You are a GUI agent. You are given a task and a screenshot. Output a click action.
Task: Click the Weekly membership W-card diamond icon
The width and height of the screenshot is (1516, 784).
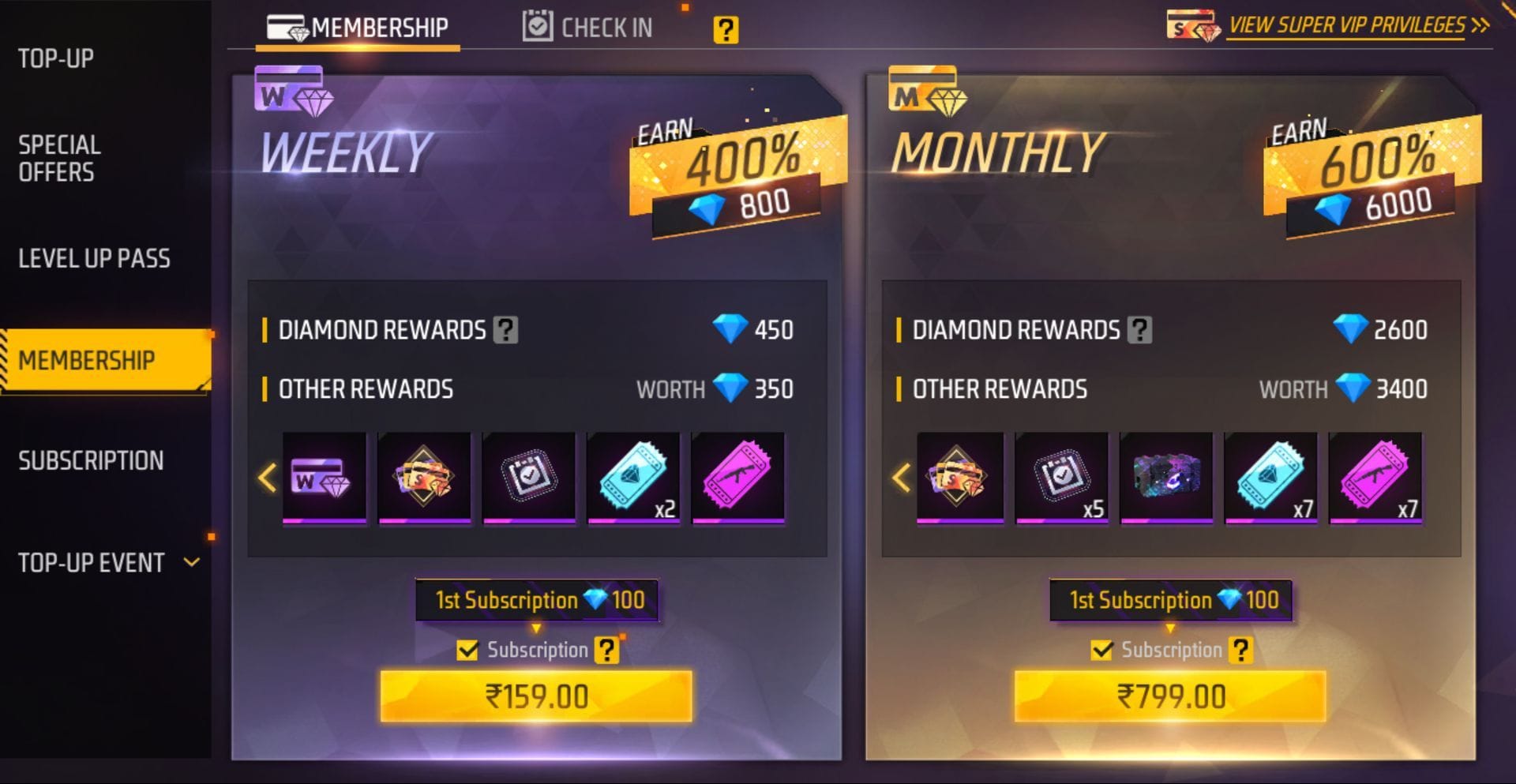click(292, 94)
